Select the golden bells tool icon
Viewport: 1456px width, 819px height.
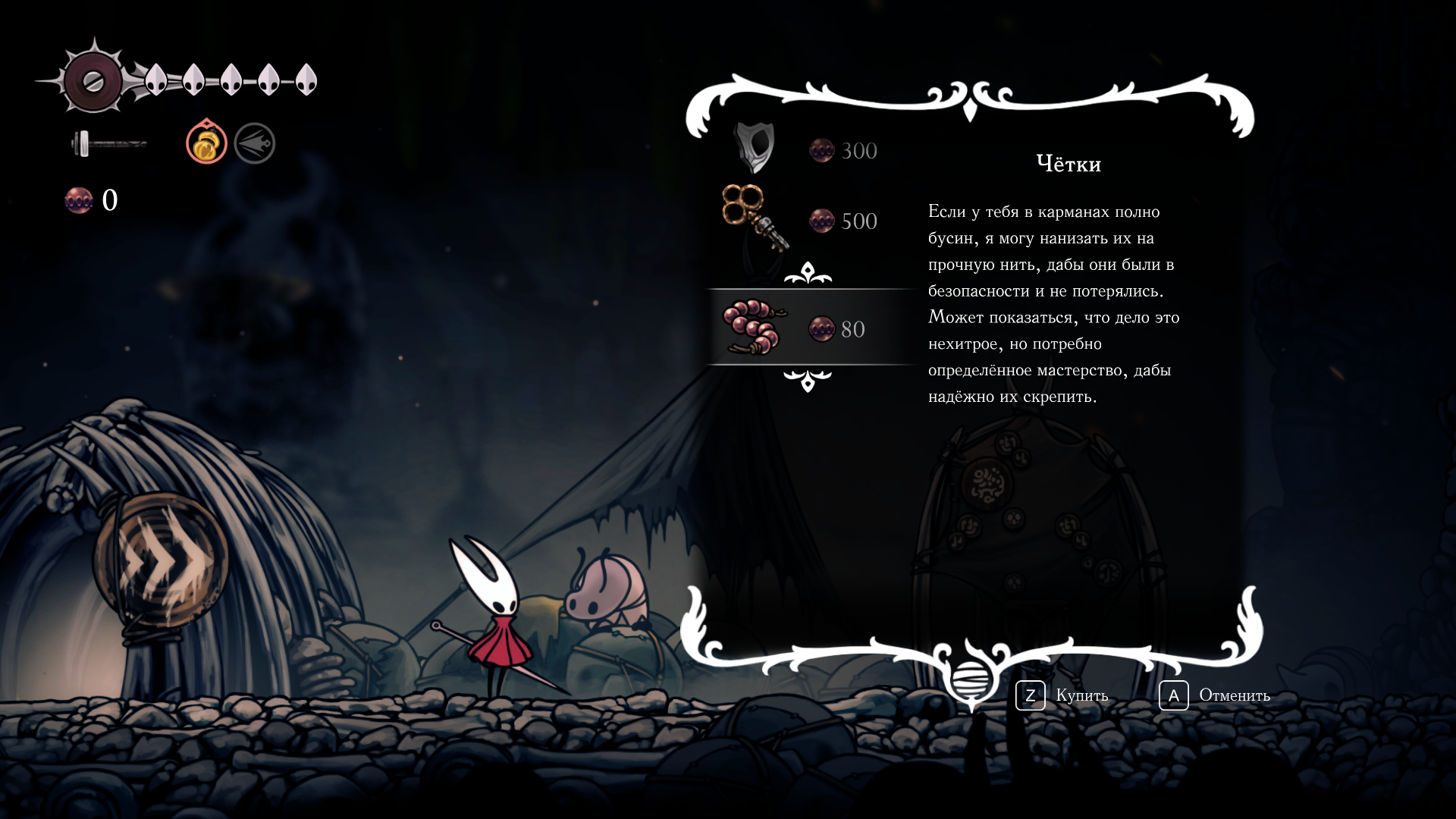pos(206,143)
